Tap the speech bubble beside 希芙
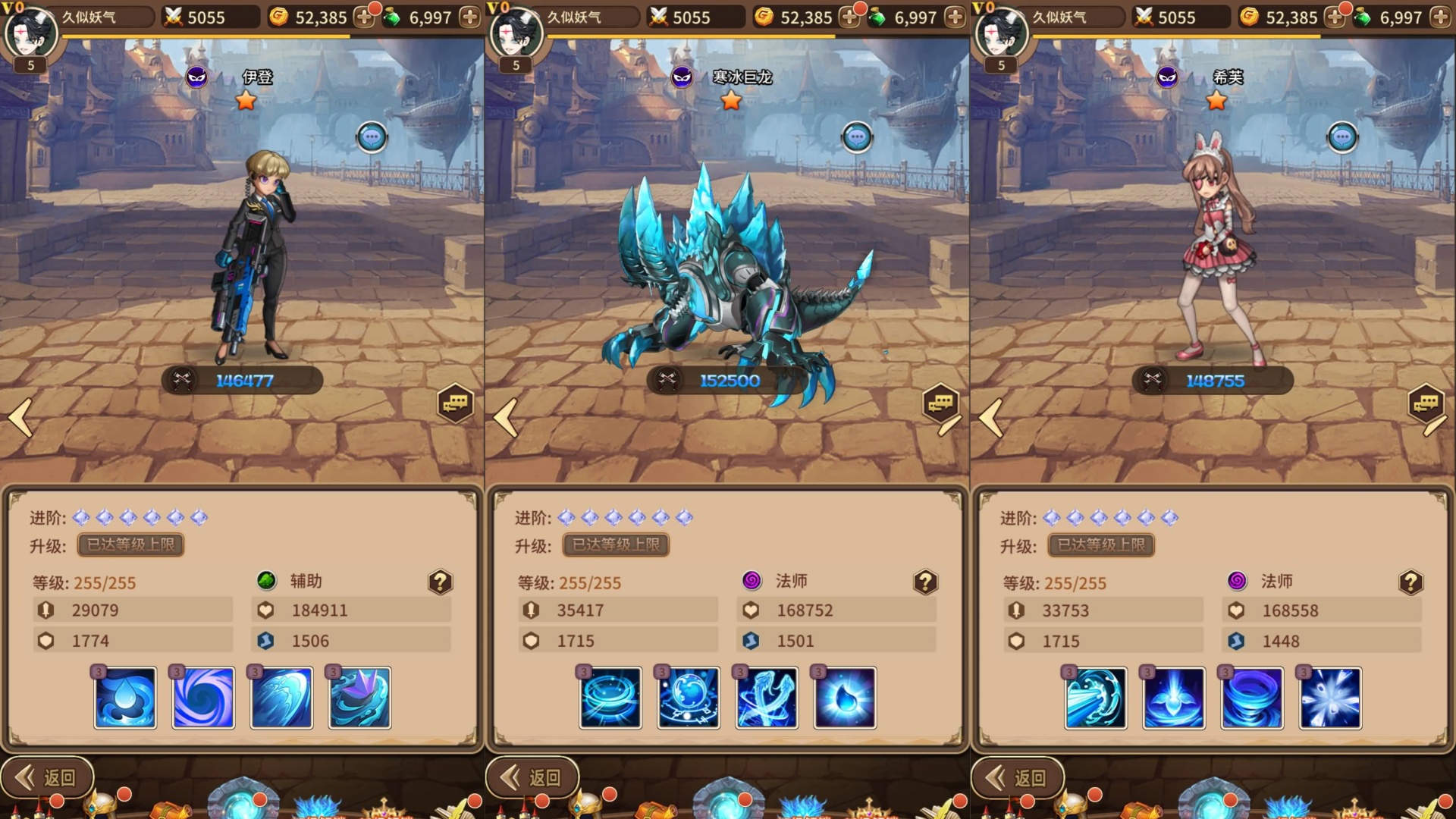This screenshot has height=819, width=1456. pyautogui.click(x=1342, y=138)
